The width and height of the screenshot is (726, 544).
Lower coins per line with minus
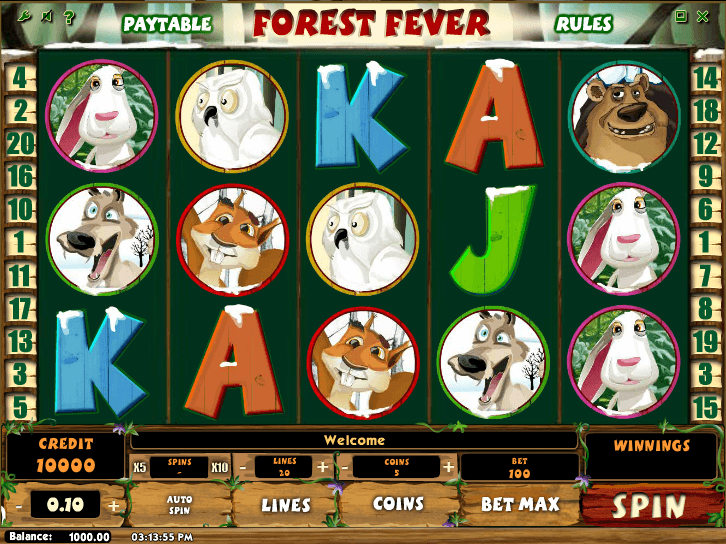(x=345, y=467)
